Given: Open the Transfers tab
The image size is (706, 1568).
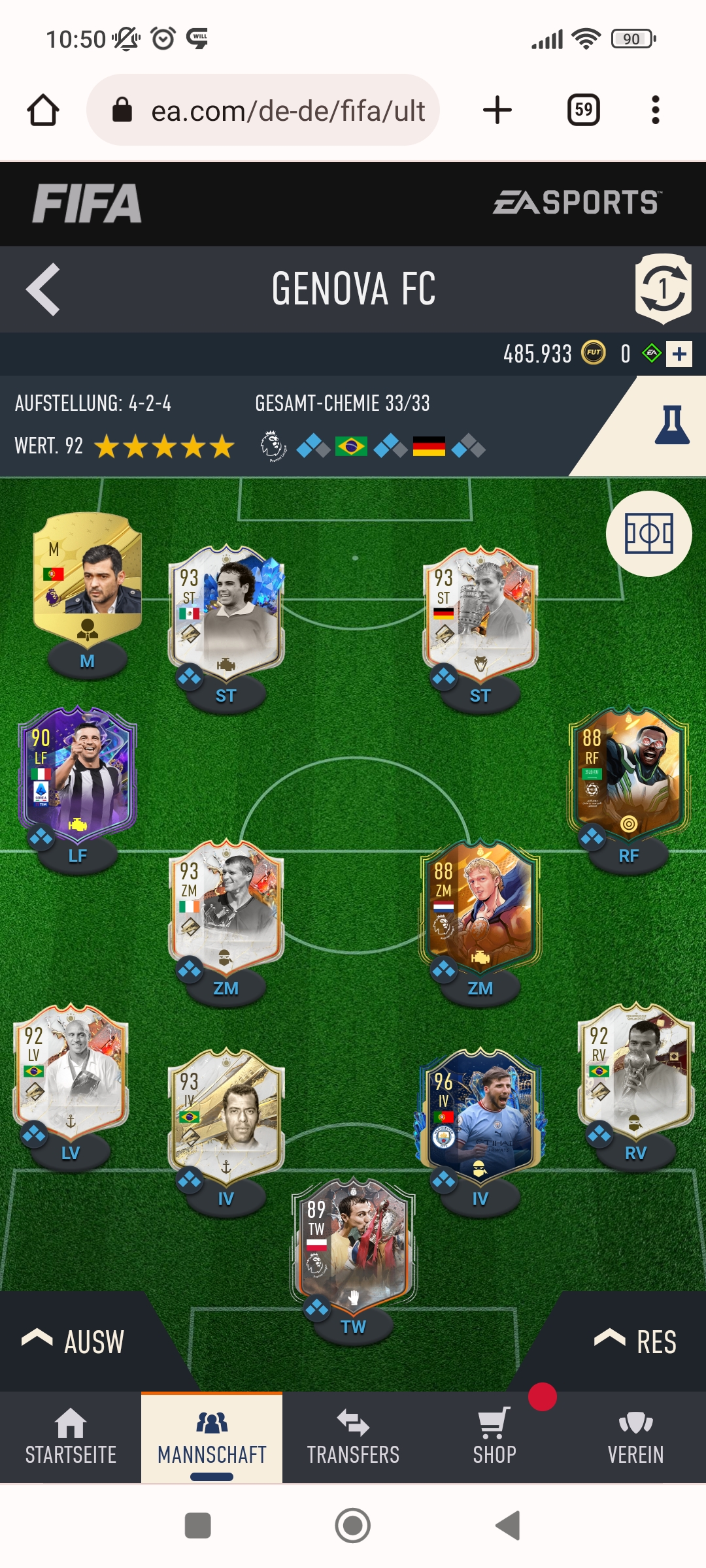Looking at the screenshot, I should (x=353, y=1437).
